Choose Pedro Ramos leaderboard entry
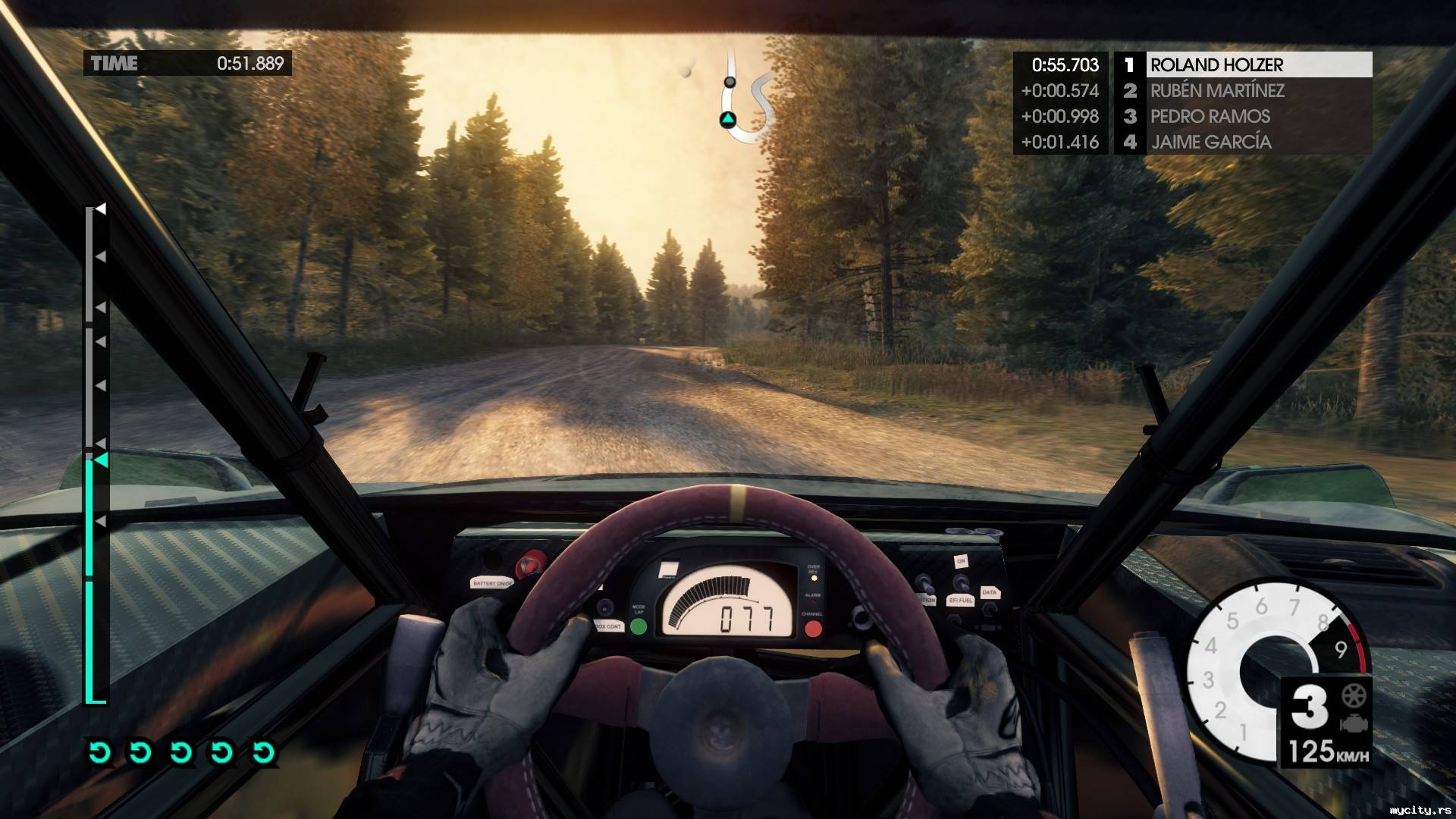Viewport: 1456px width, 819px height. (x=1244, y=117)
